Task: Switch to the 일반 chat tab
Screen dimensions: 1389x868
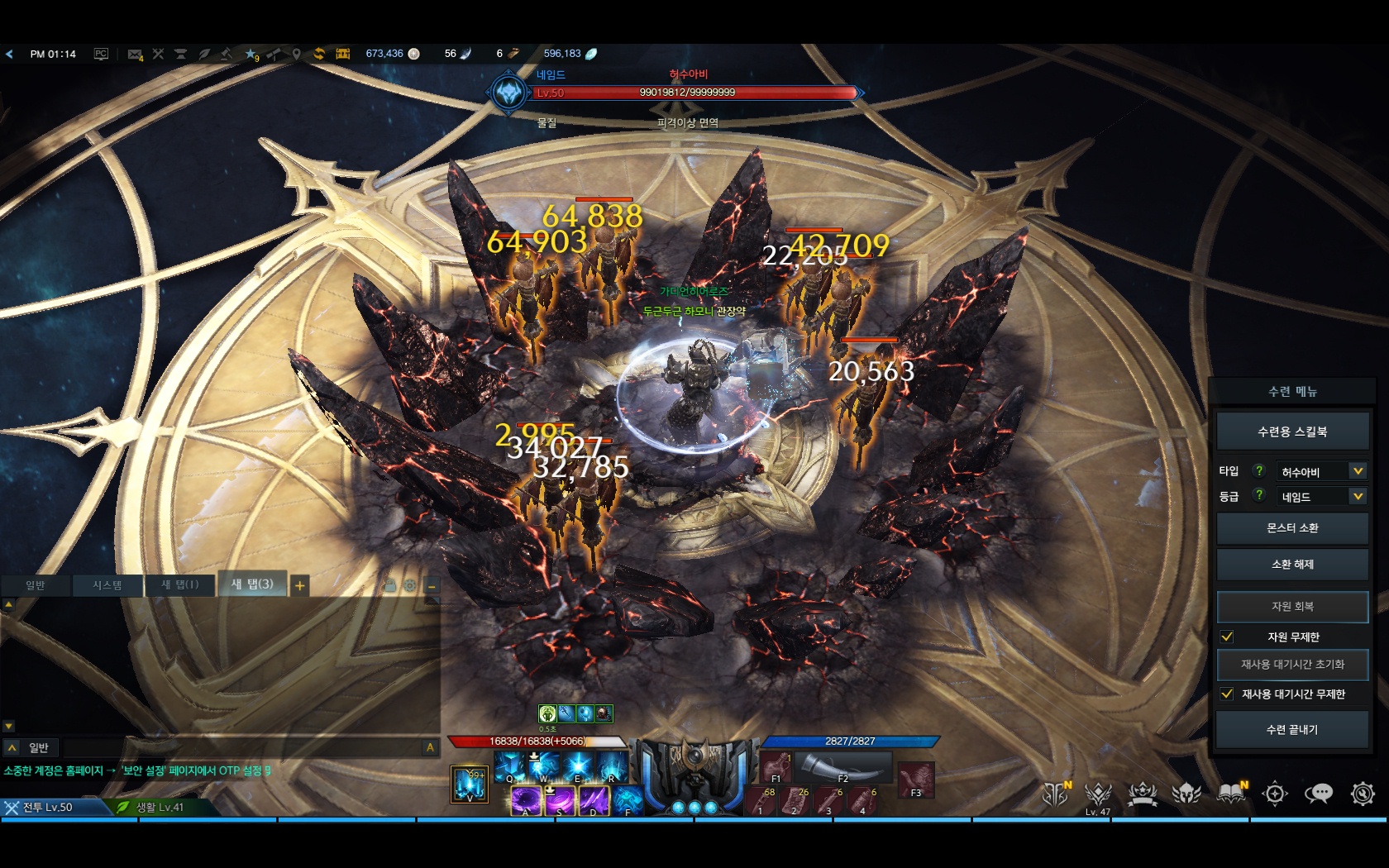Action: [36, 585]
